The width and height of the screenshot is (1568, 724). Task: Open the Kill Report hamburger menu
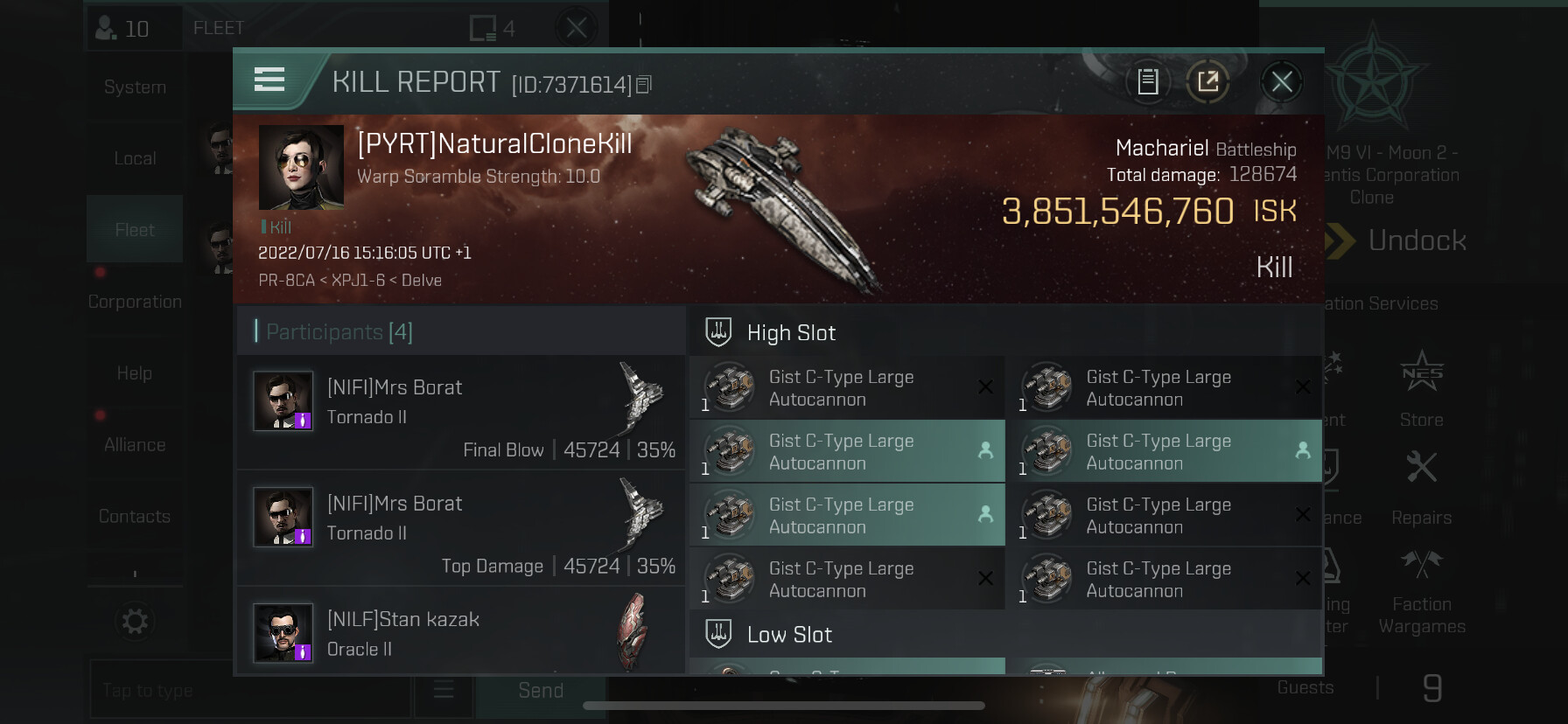269,80
